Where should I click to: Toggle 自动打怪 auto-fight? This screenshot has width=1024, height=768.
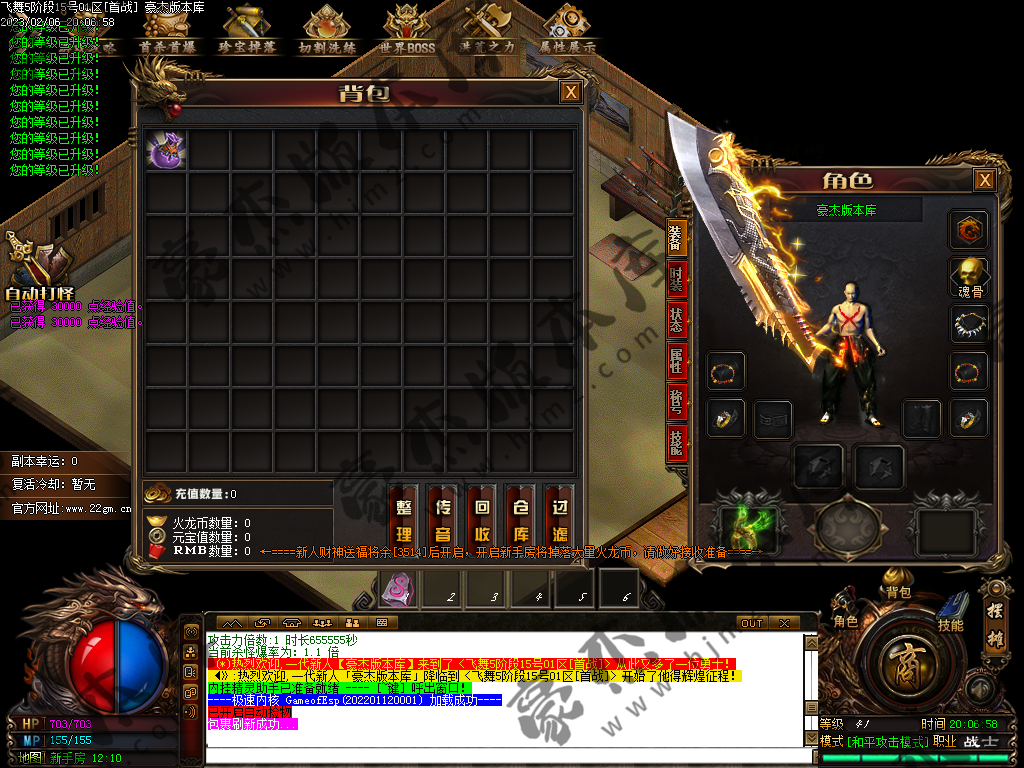pos(40,270)
